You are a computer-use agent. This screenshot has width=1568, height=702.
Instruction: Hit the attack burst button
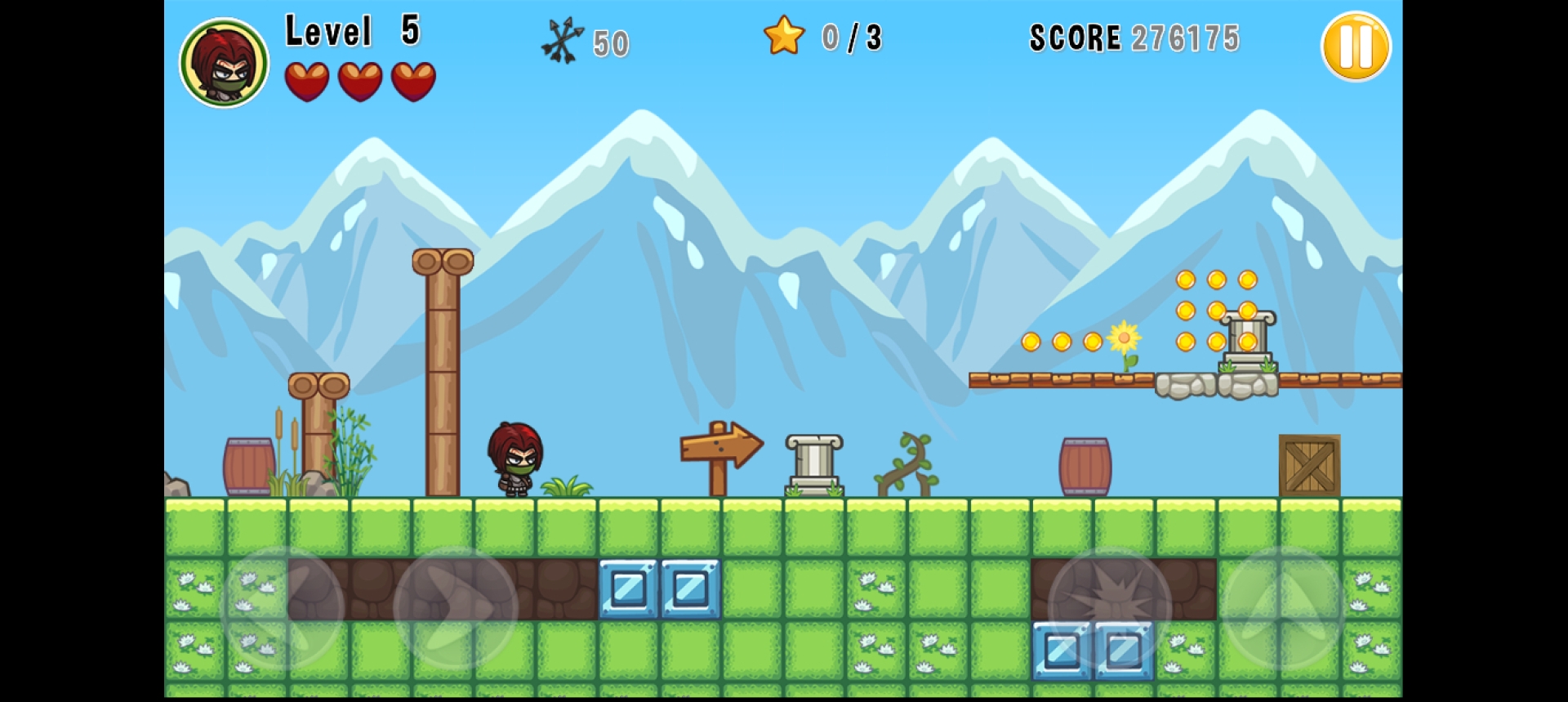point(1110,607)
